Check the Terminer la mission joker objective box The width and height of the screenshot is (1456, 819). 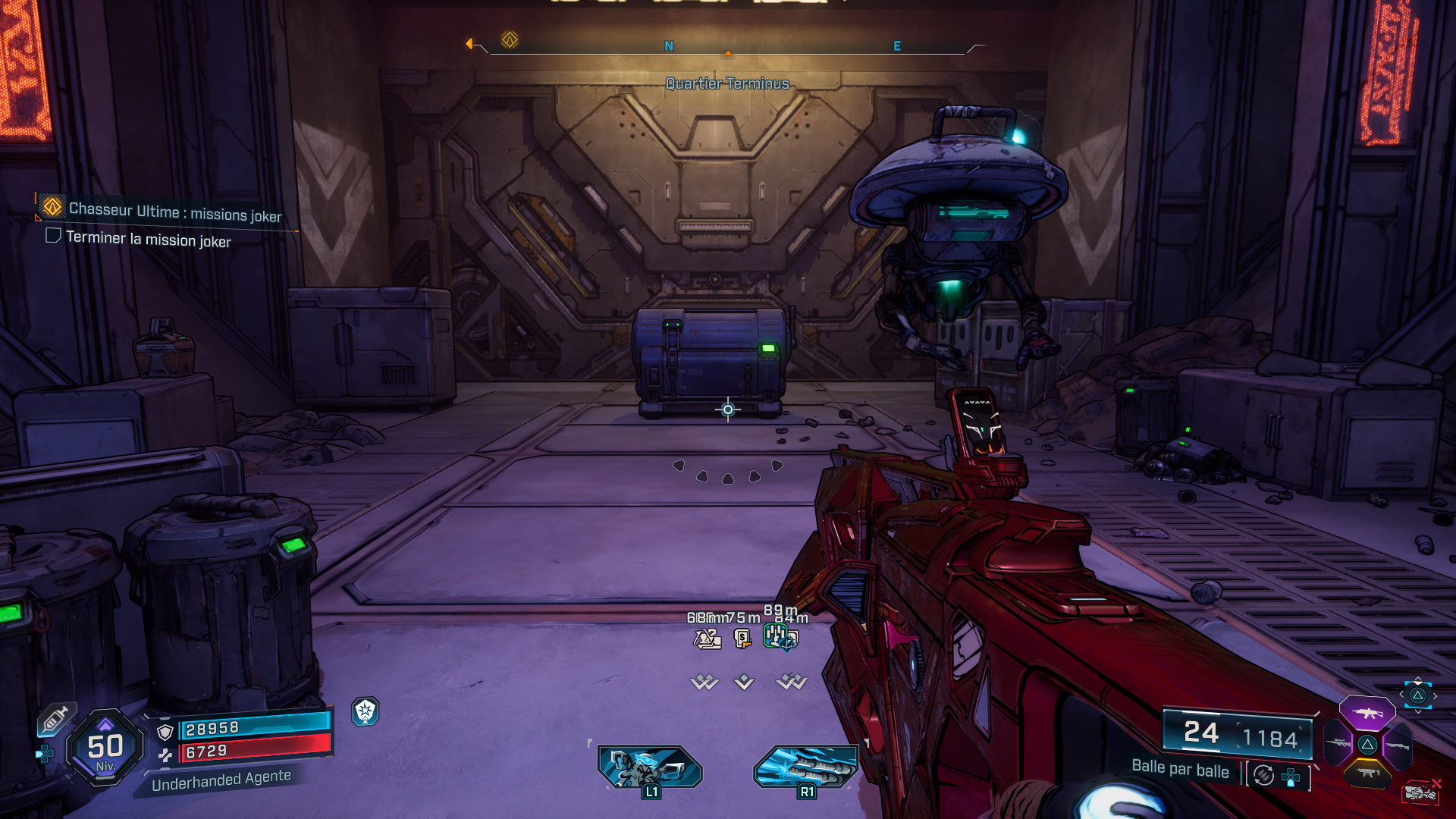52,235
